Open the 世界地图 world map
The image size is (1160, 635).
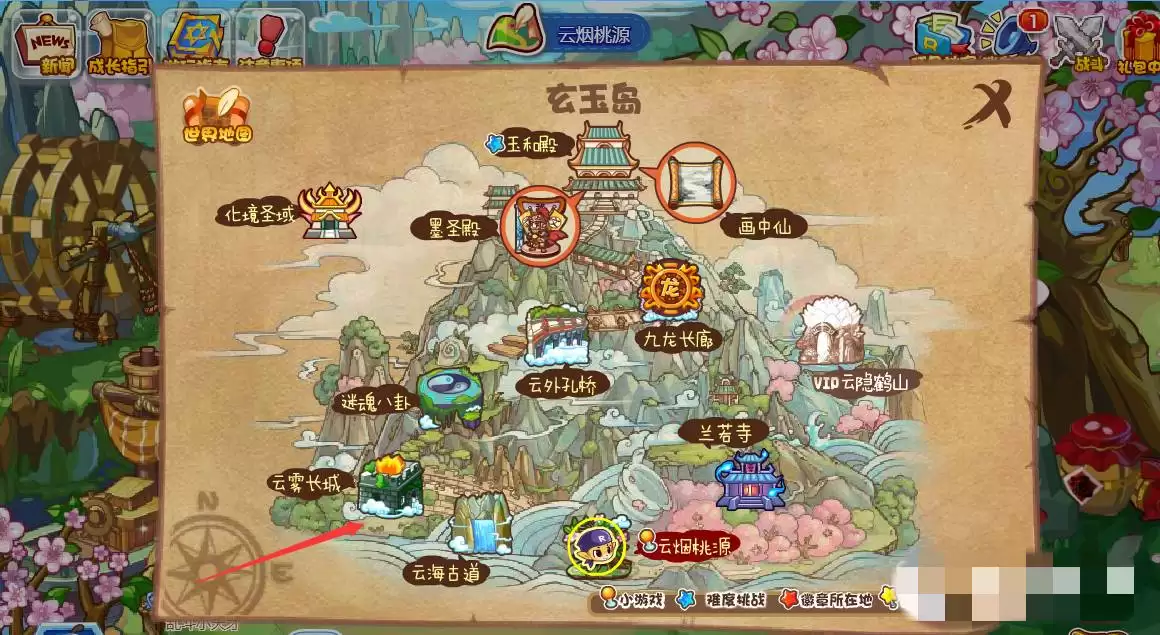[x=216, y=115]
